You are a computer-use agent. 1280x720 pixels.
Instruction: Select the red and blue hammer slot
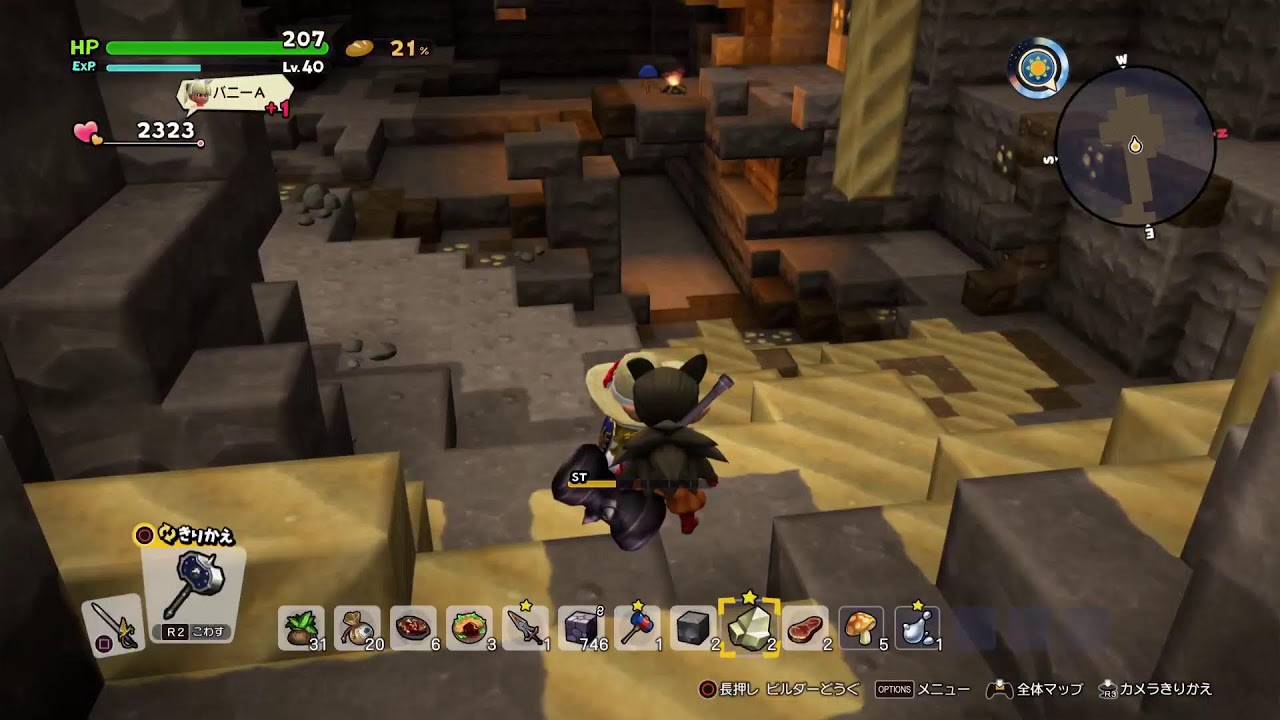tap(637, 628)
